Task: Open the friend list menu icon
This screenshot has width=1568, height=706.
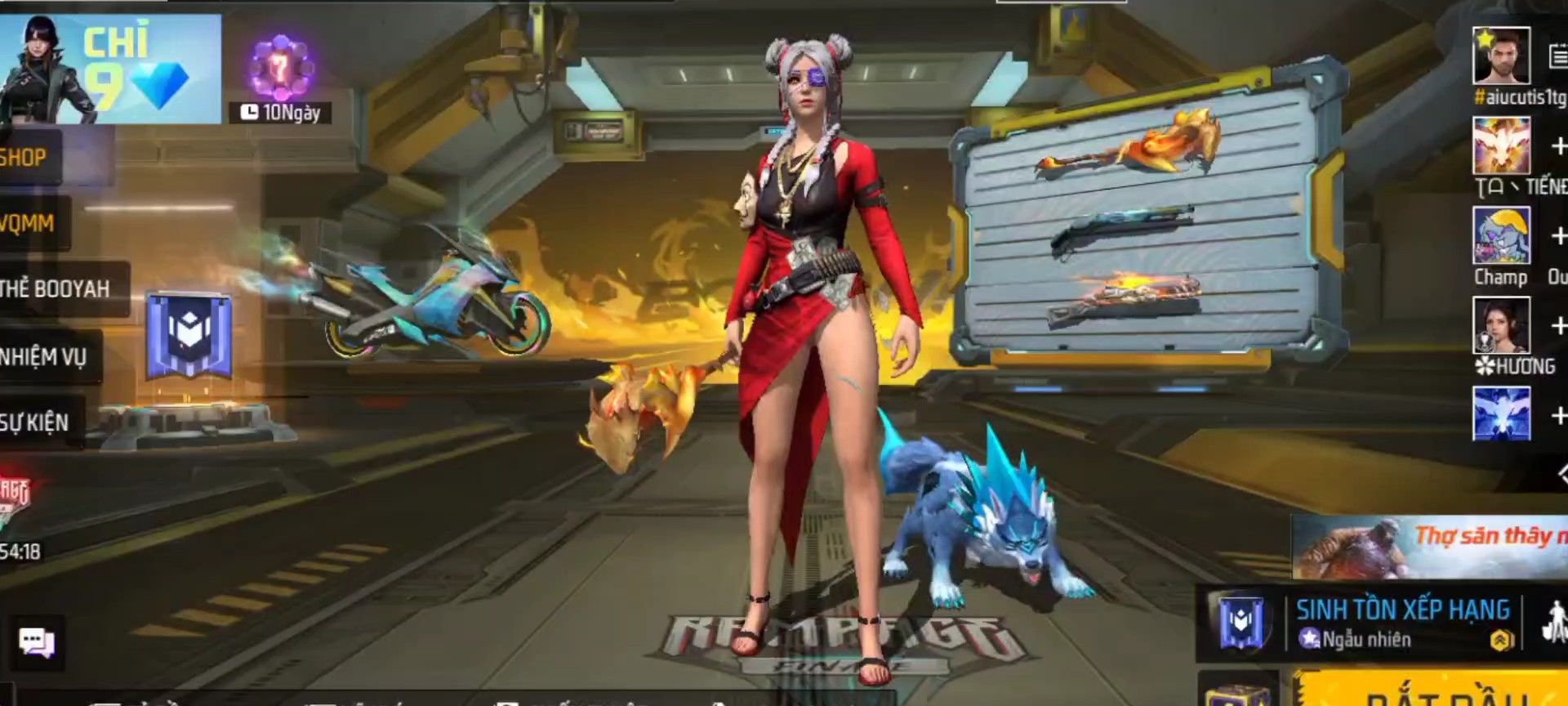Action: pos(1557,56)
